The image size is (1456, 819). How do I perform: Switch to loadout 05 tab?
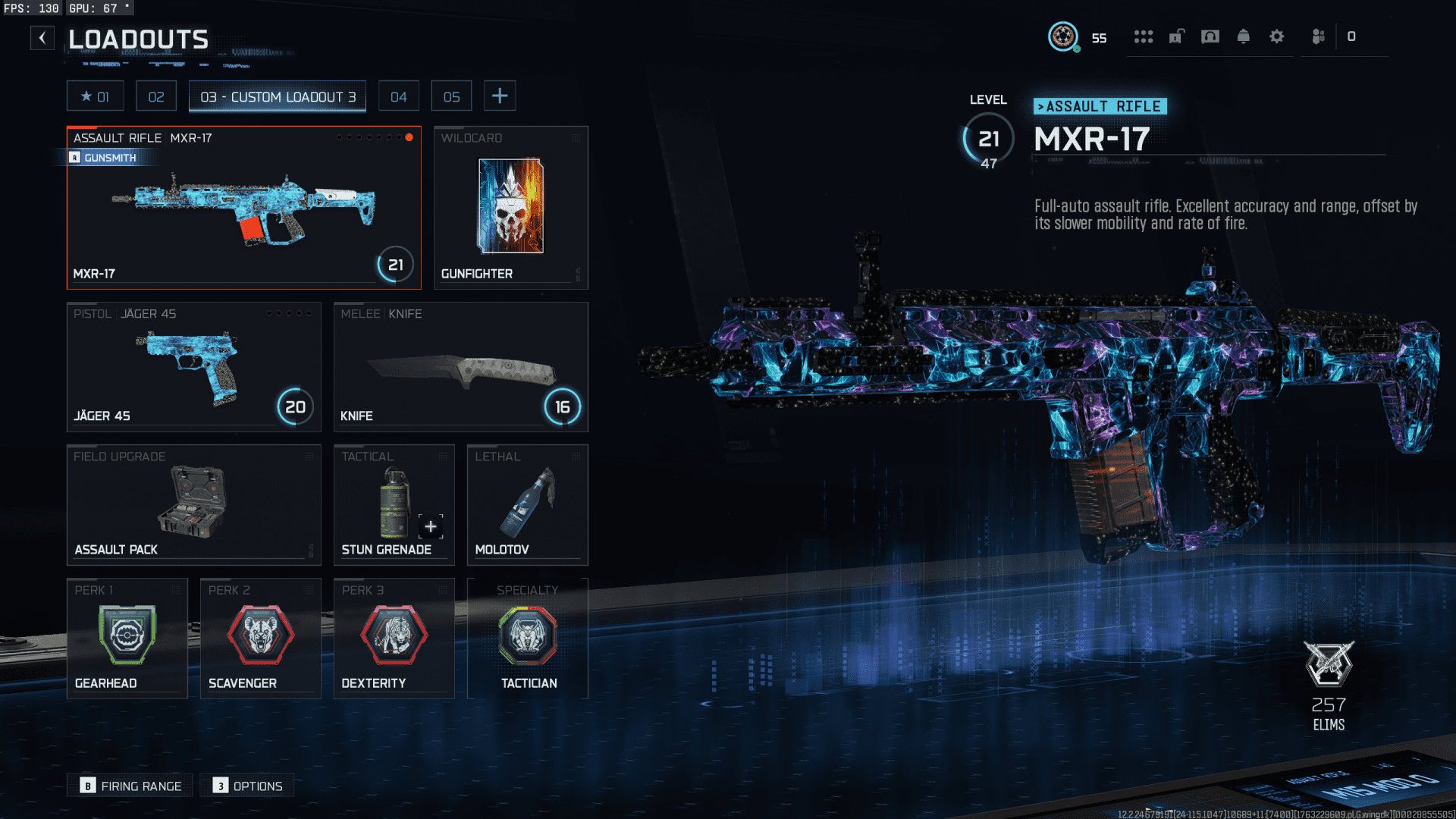click(452, 96)
